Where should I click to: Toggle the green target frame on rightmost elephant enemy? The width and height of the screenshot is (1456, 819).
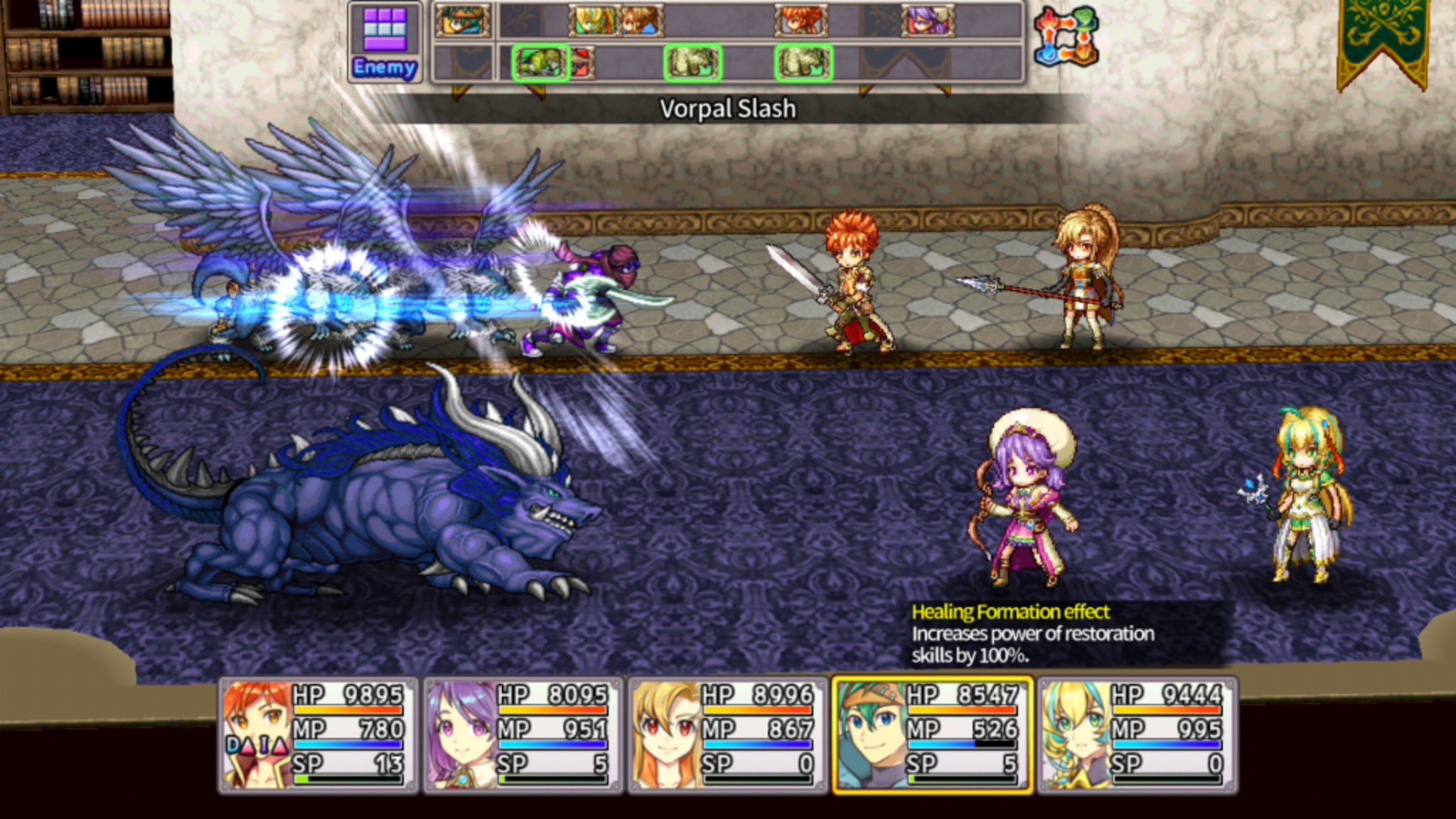coord(804,62)
